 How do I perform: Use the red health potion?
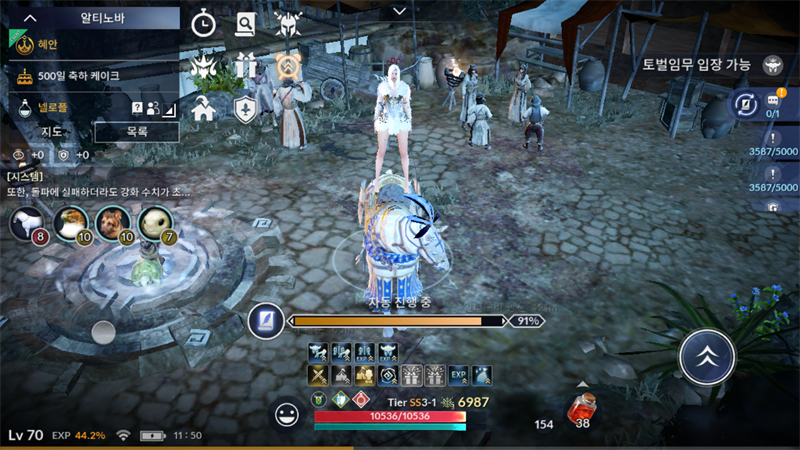pos(581,409)
